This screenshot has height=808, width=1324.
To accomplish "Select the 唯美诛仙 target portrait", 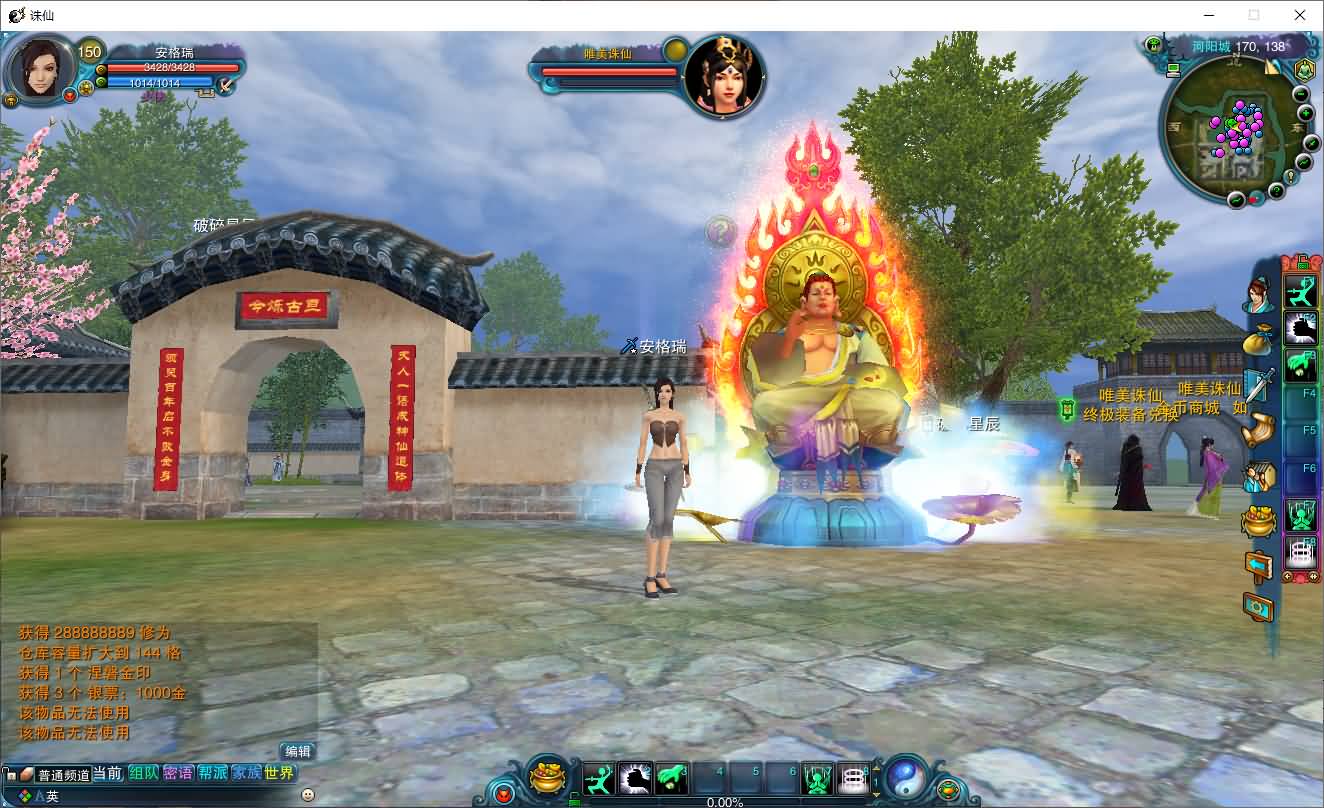I will click(724, 75).
